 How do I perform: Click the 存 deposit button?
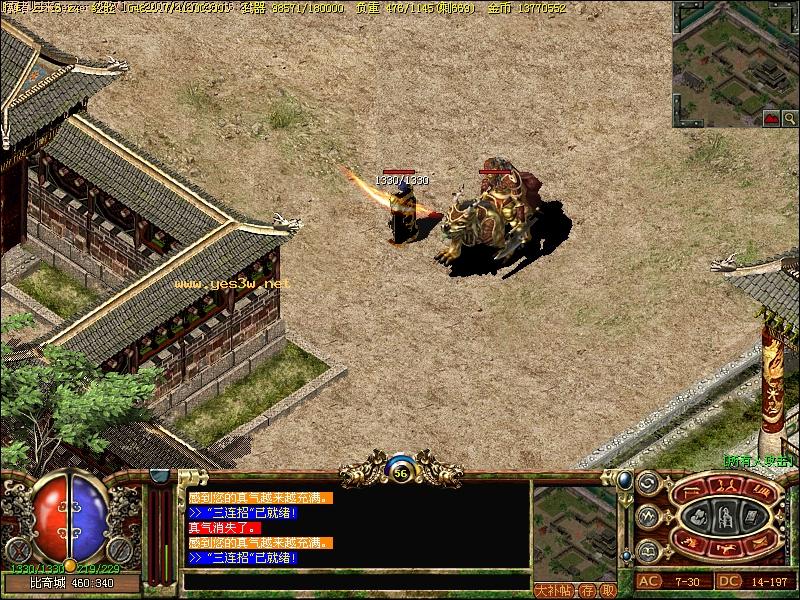point(590,589)
